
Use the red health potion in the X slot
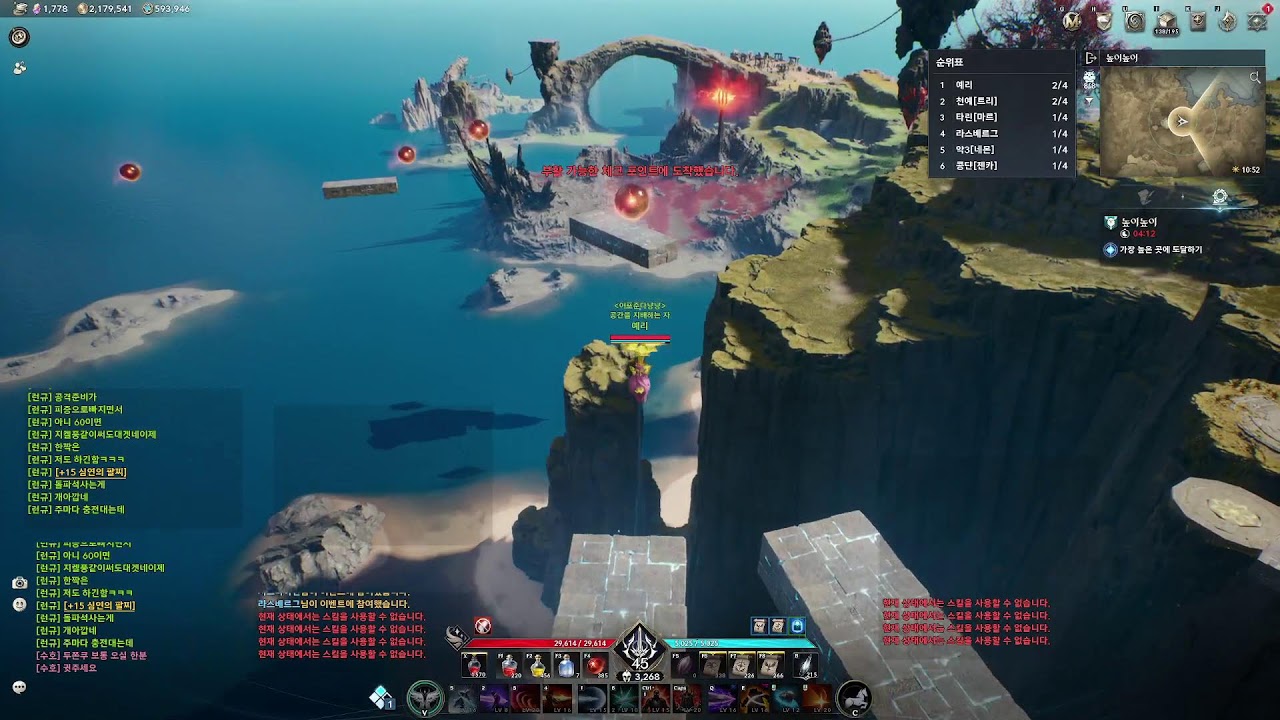pyautogui.click(x=475, y=666)
